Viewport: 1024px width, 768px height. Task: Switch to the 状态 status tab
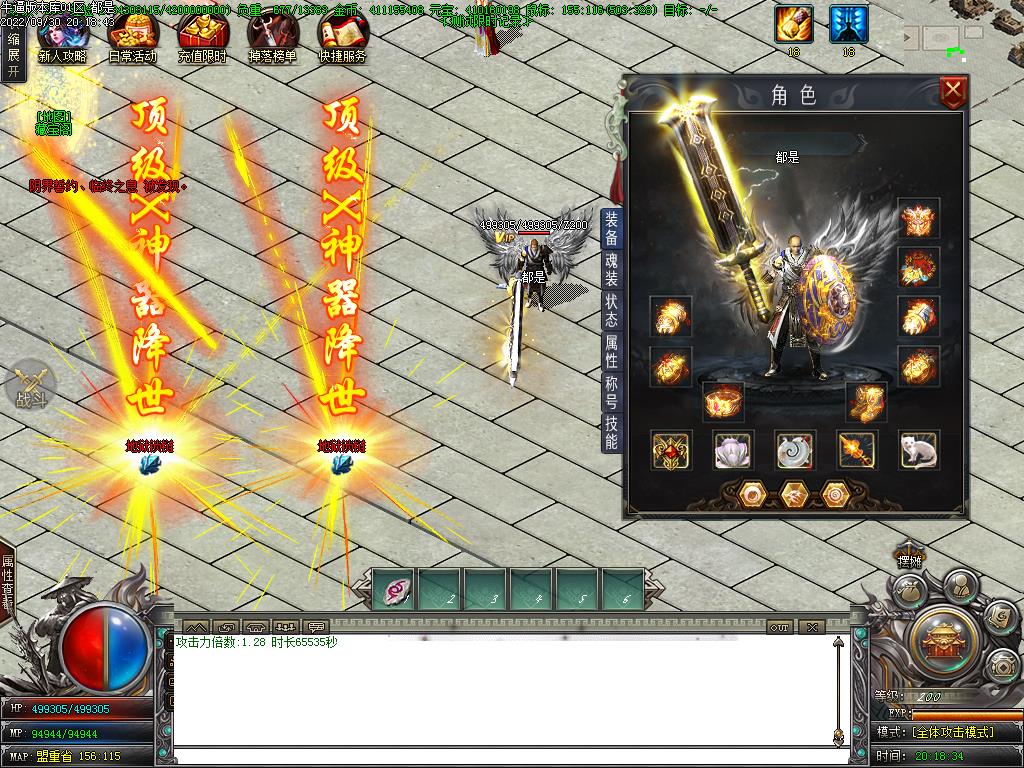[611, 310]
